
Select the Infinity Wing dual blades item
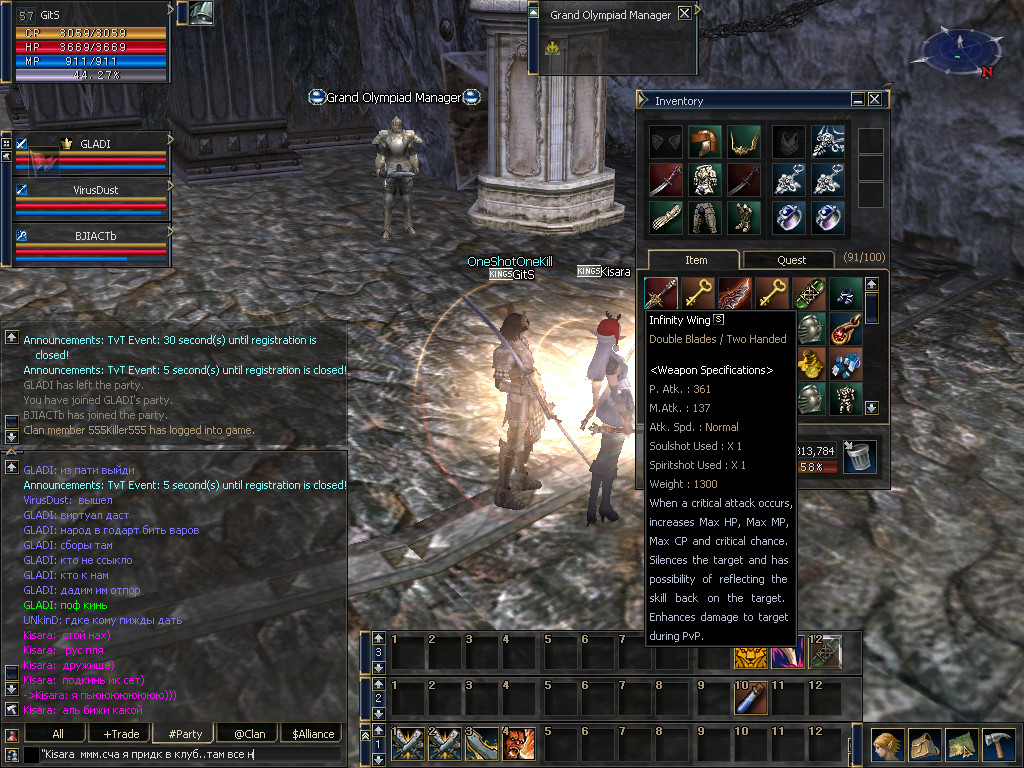(661, 294)
